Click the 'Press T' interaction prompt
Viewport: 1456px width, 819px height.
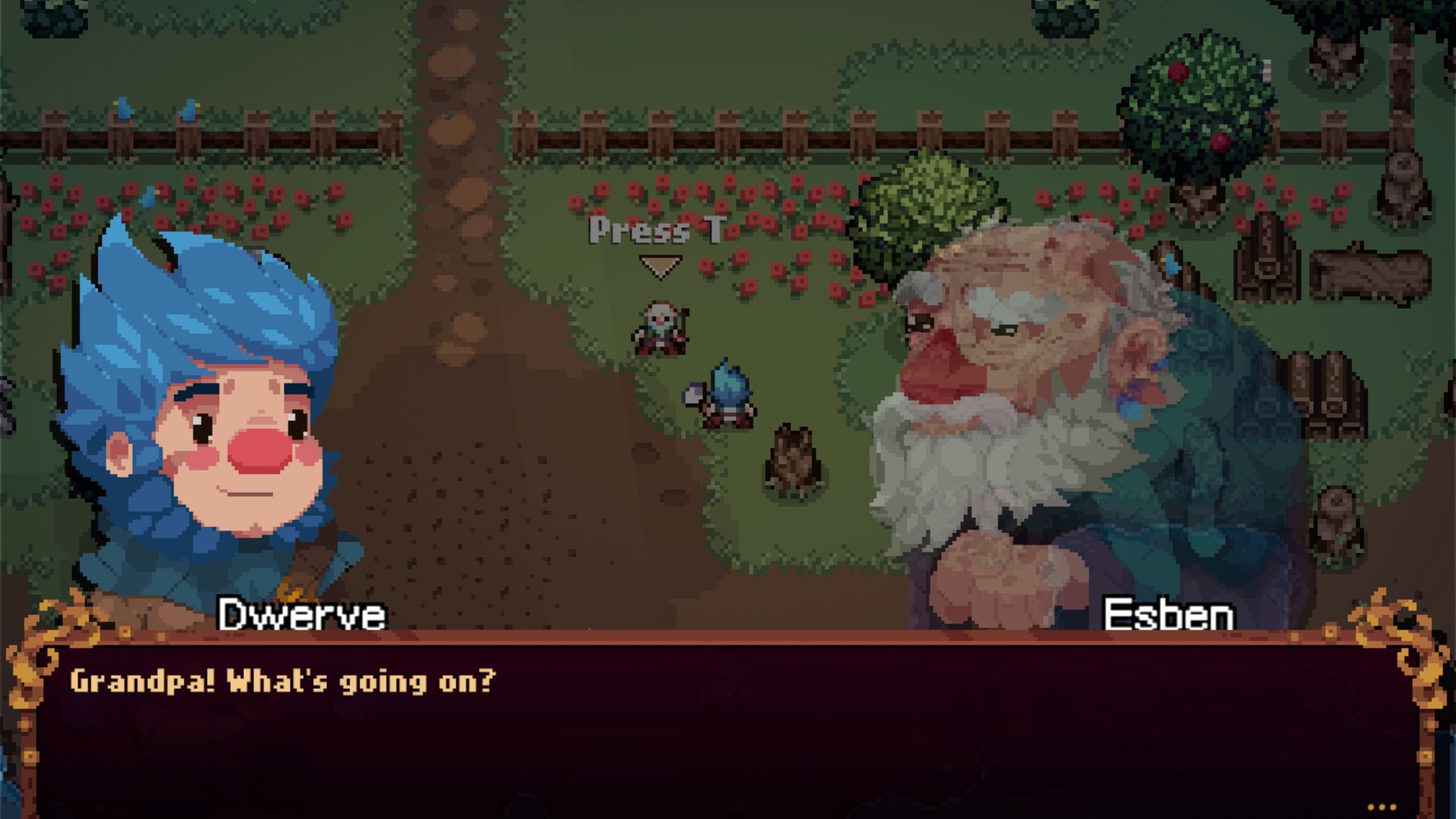(656, 231)
